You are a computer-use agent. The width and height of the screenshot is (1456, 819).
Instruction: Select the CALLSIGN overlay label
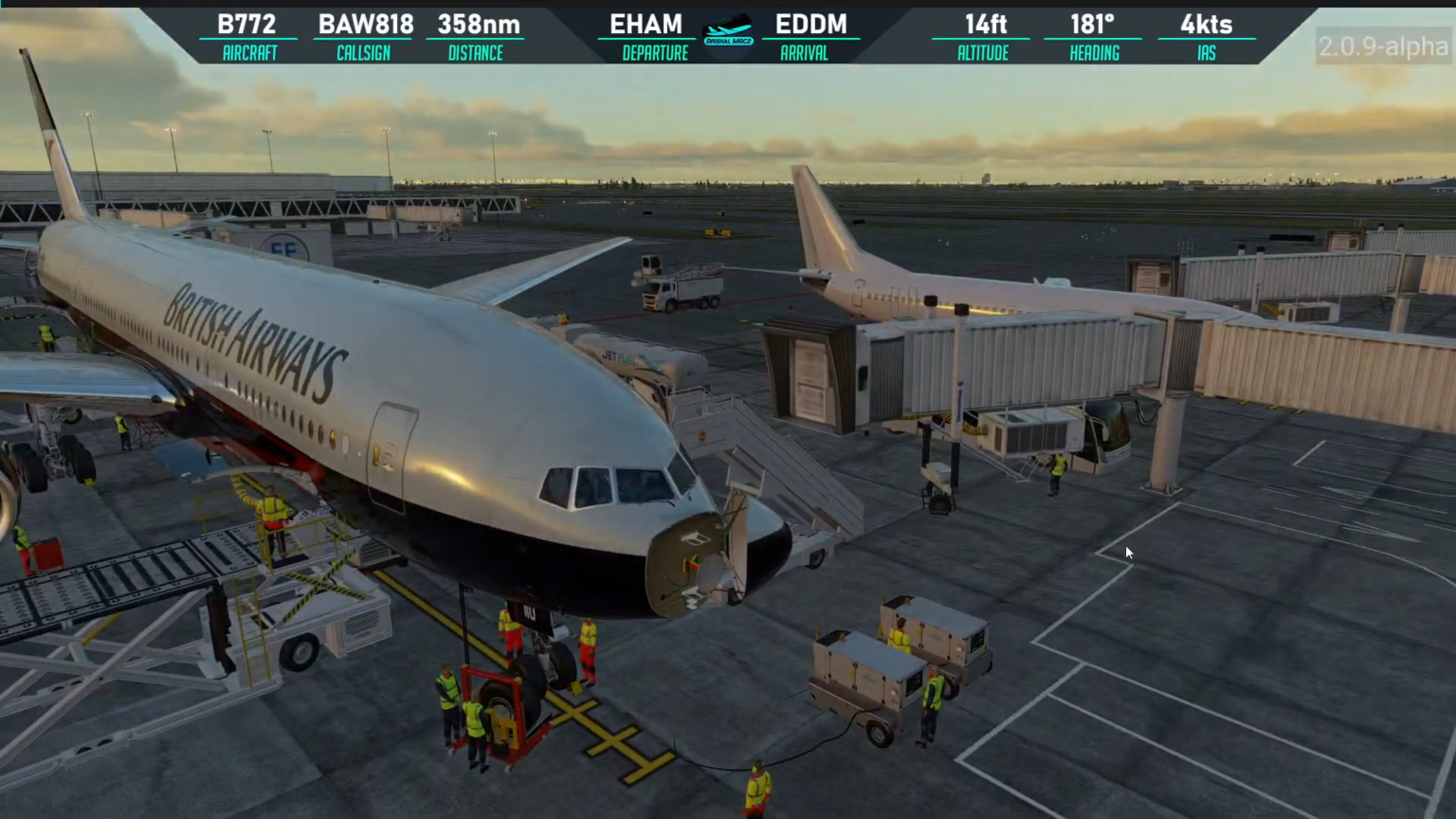363,53
